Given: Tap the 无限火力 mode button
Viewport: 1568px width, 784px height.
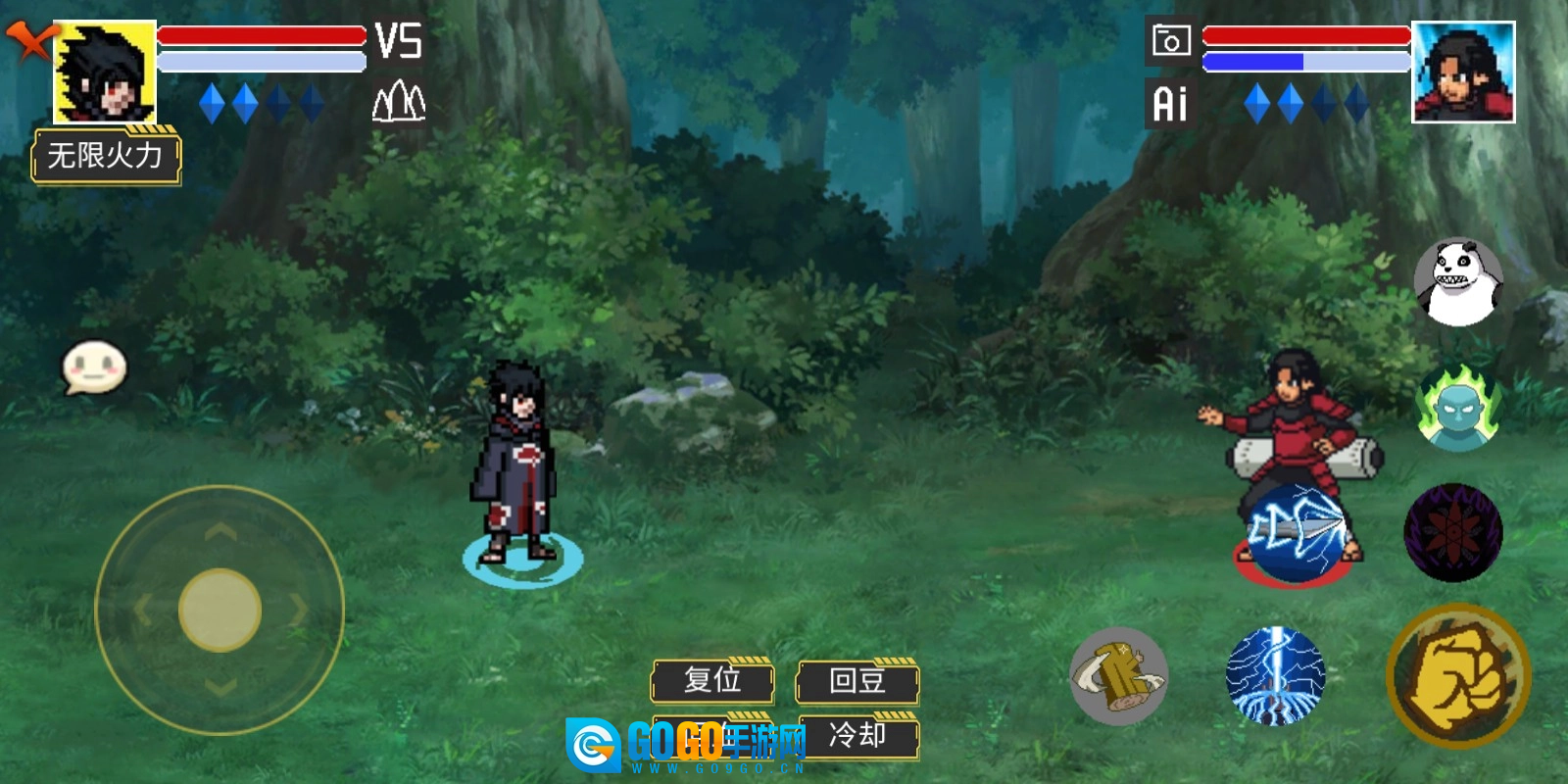Looking at the screenshot, I should pyautogui.click(x=106, y=156).
